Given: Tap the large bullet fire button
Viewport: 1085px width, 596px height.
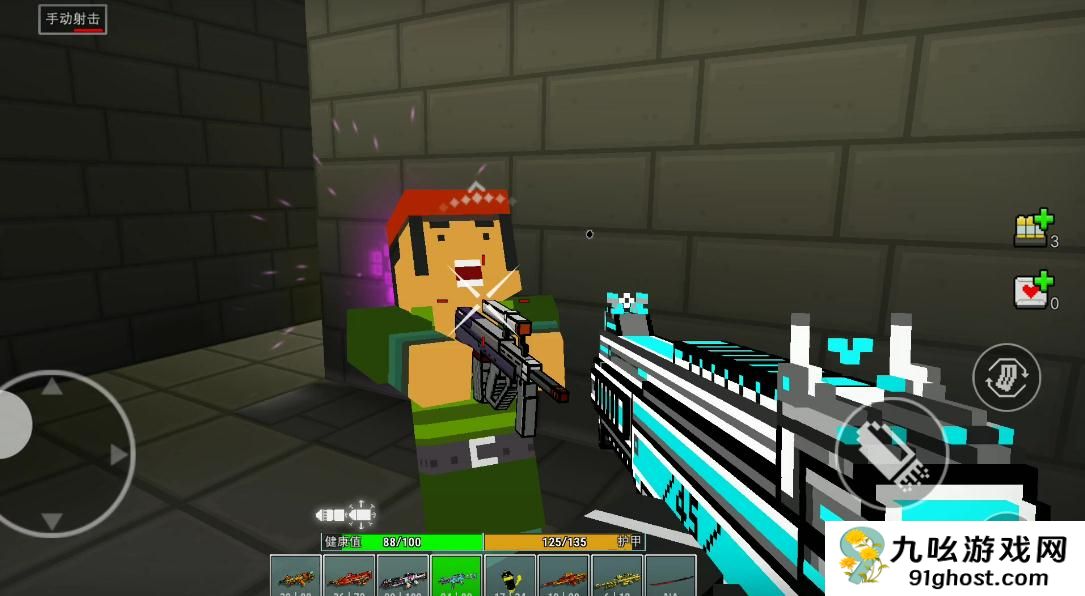Looking at the screenshot, I should [x=891, y=455].
